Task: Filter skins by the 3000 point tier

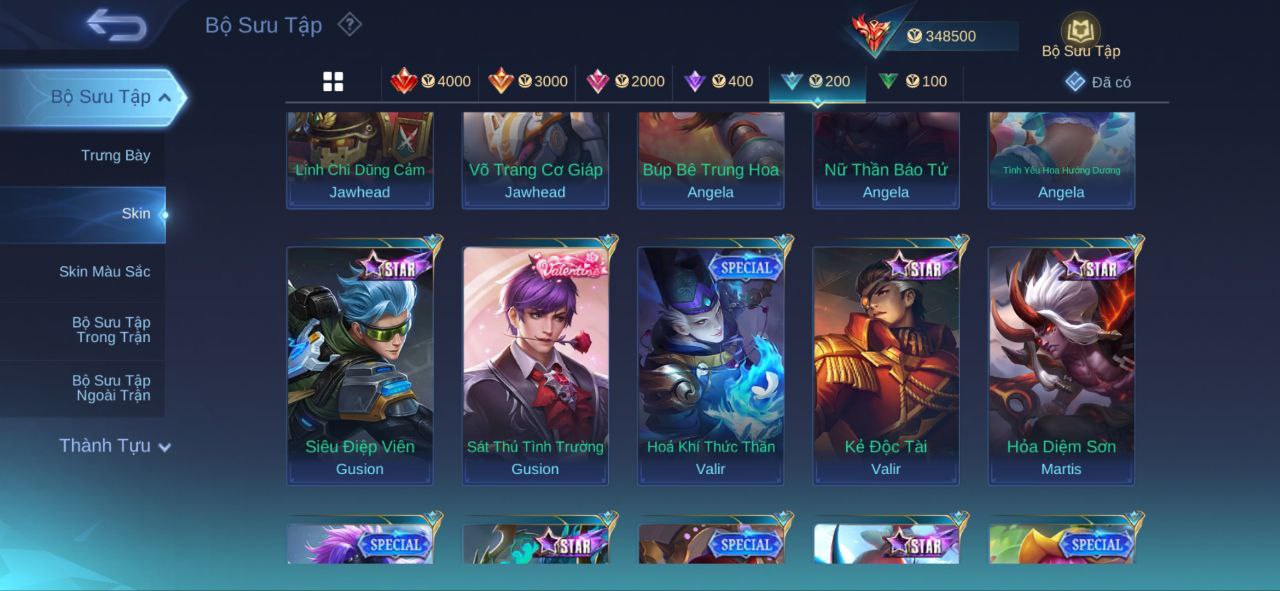Action: 528,82
